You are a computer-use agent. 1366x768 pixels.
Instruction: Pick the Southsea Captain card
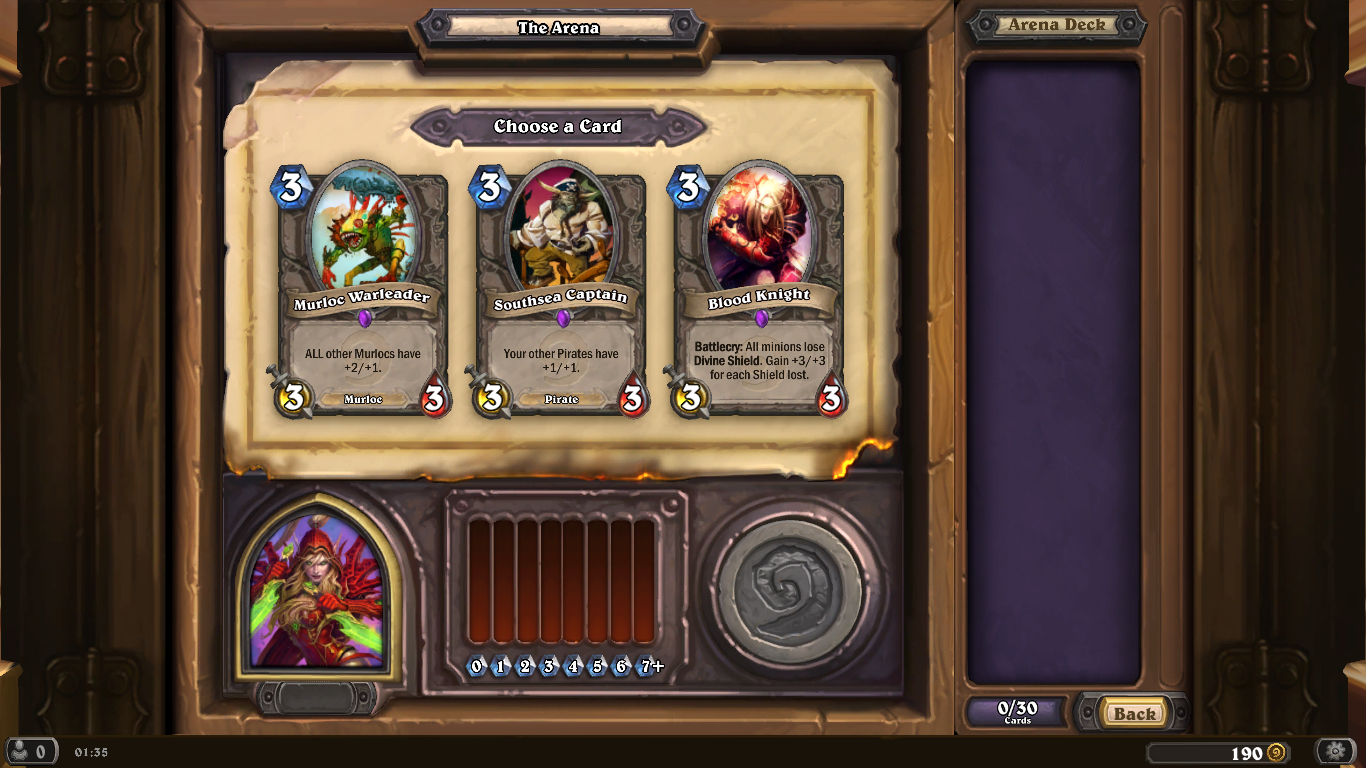click(x=561, y=292)
